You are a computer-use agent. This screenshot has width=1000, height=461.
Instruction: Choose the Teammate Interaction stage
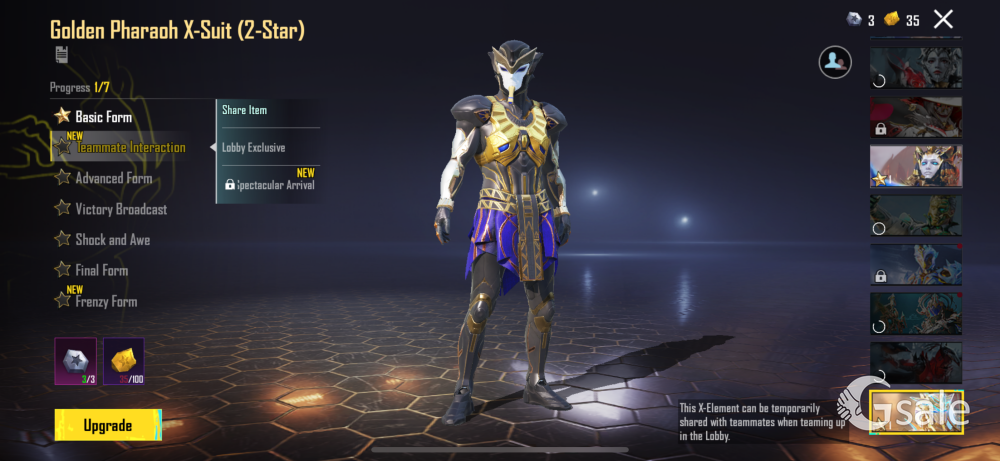130,148
